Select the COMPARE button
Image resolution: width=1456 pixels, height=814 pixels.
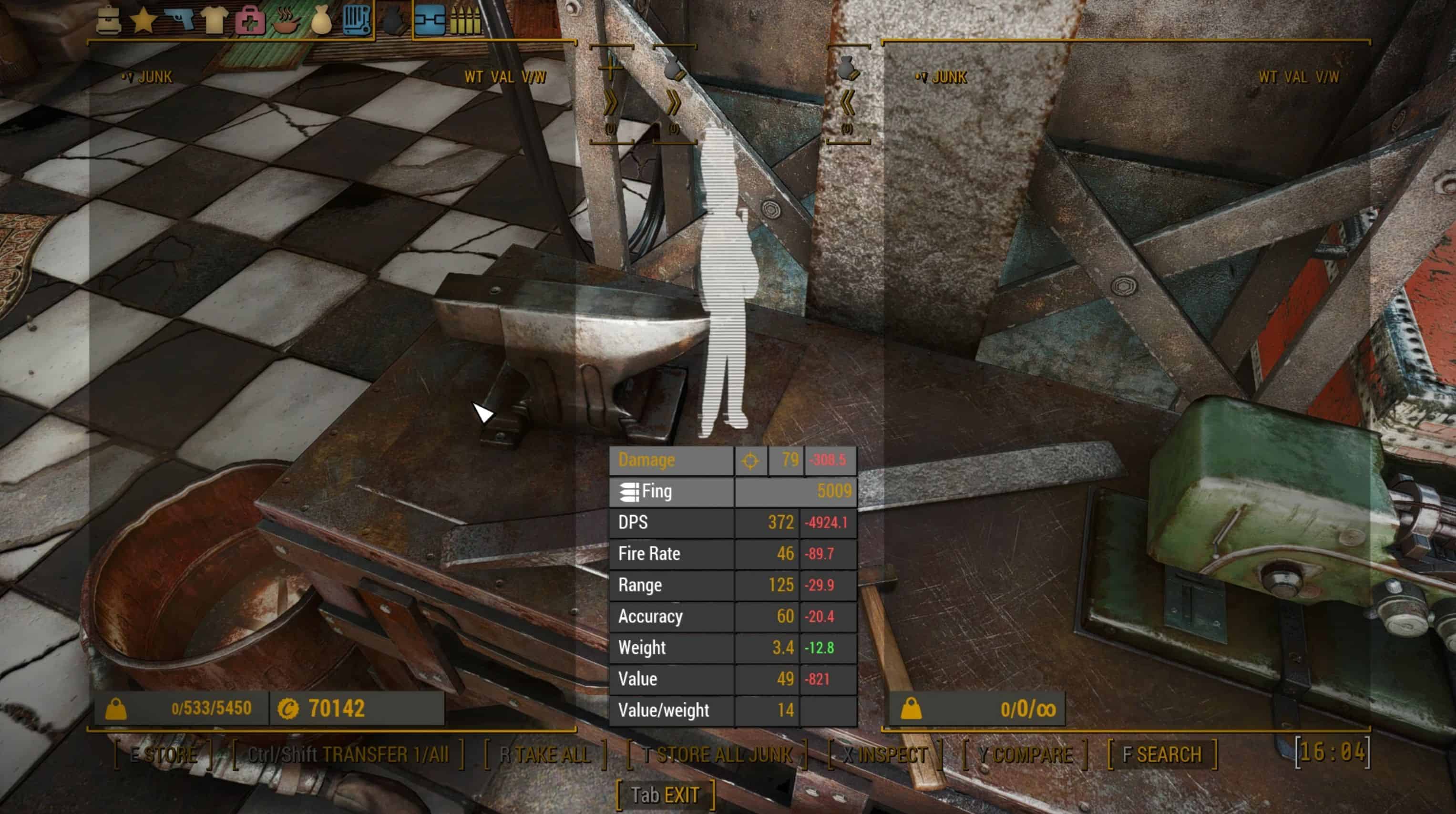tap(1025, 754)
